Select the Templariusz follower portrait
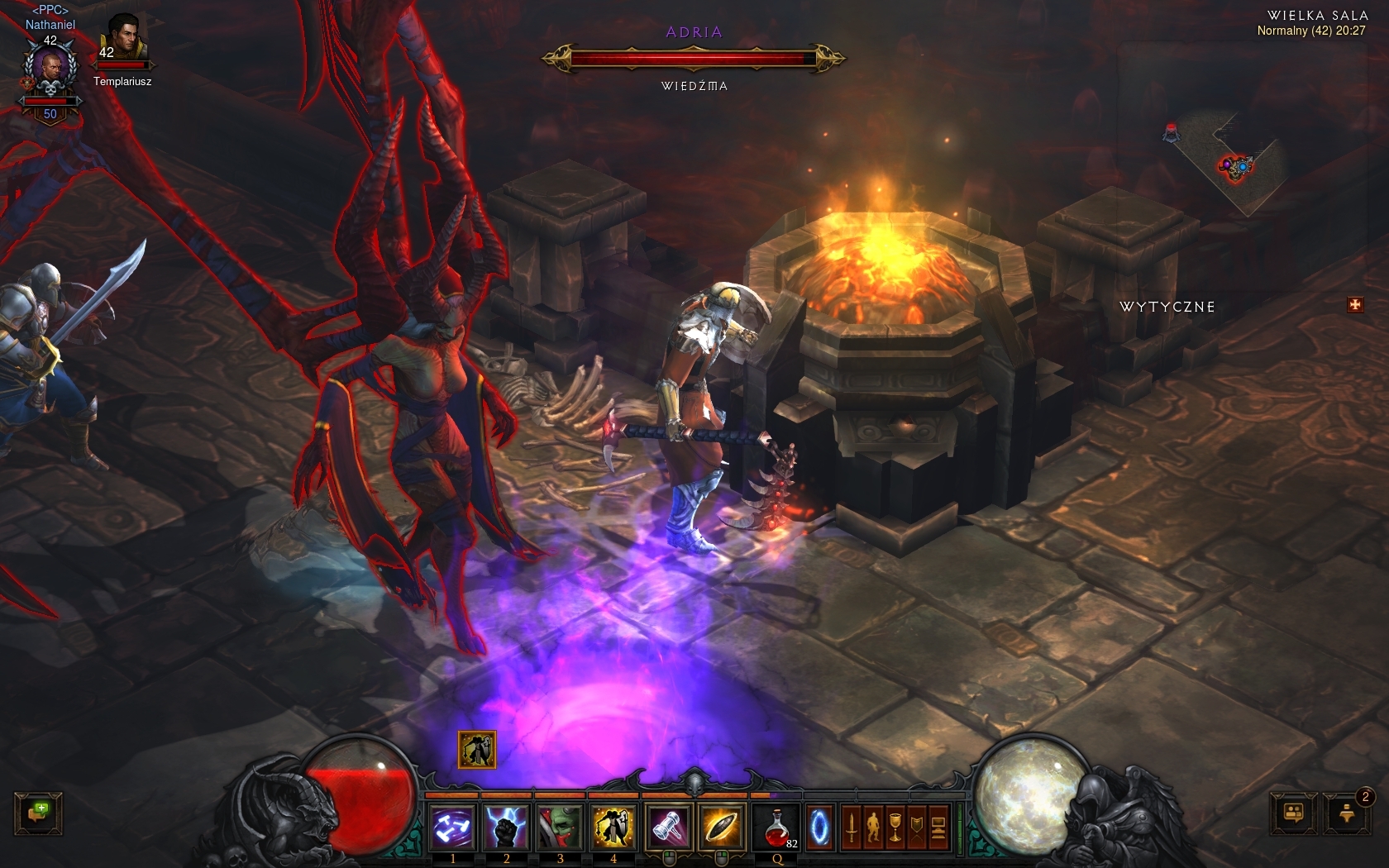 tap(122, 40)
